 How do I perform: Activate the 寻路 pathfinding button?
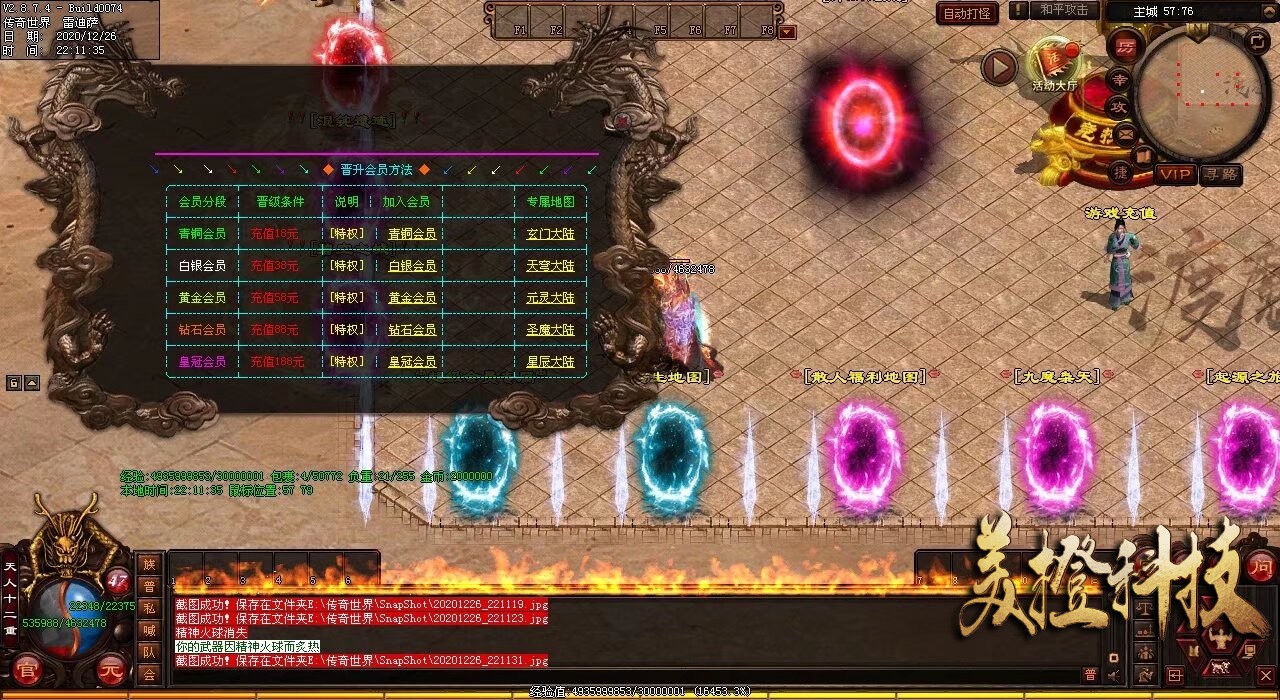[1220, 174]
